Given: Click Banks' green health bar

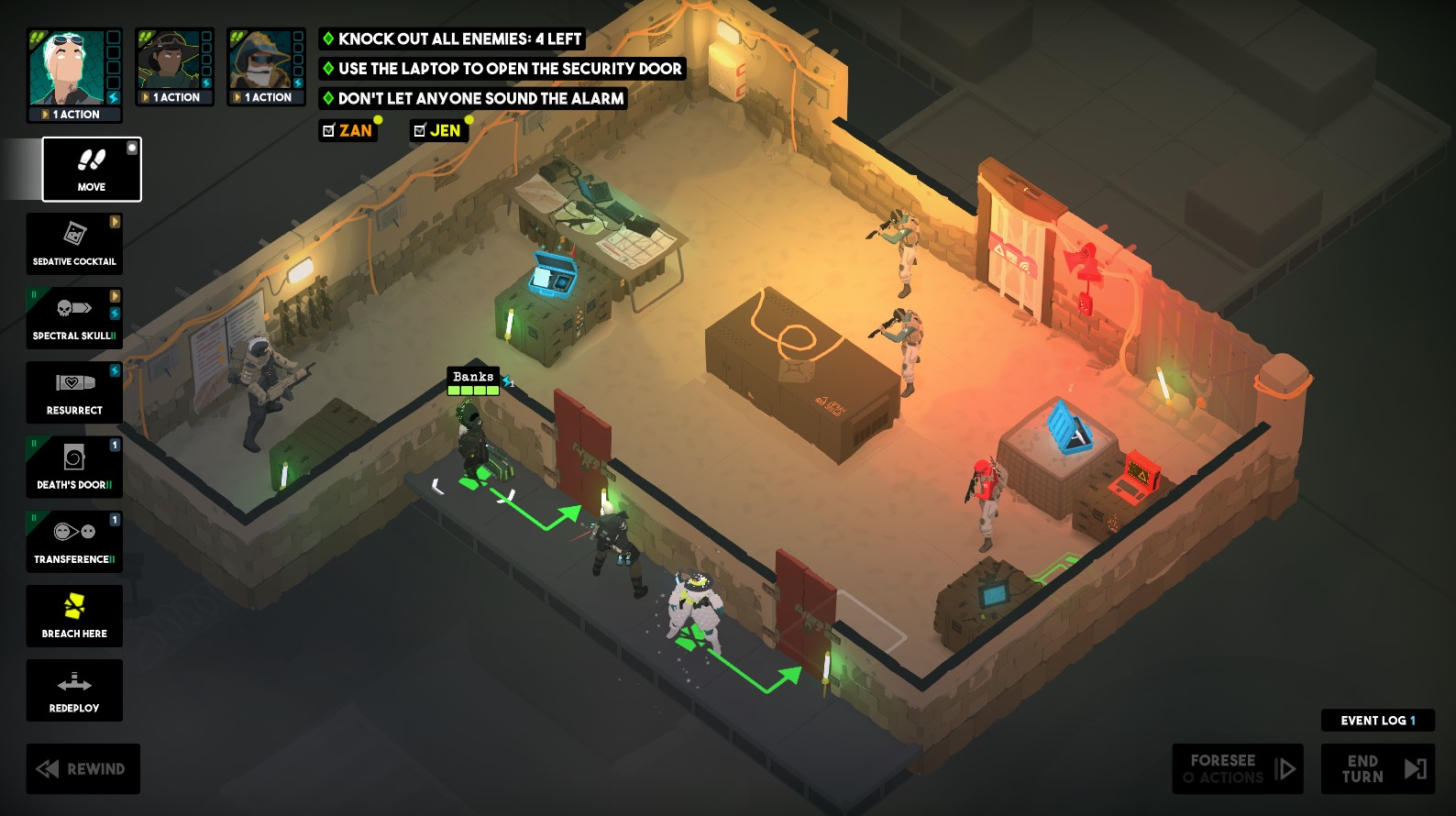Looking at the screenshot, I should (x=472, y=390).
